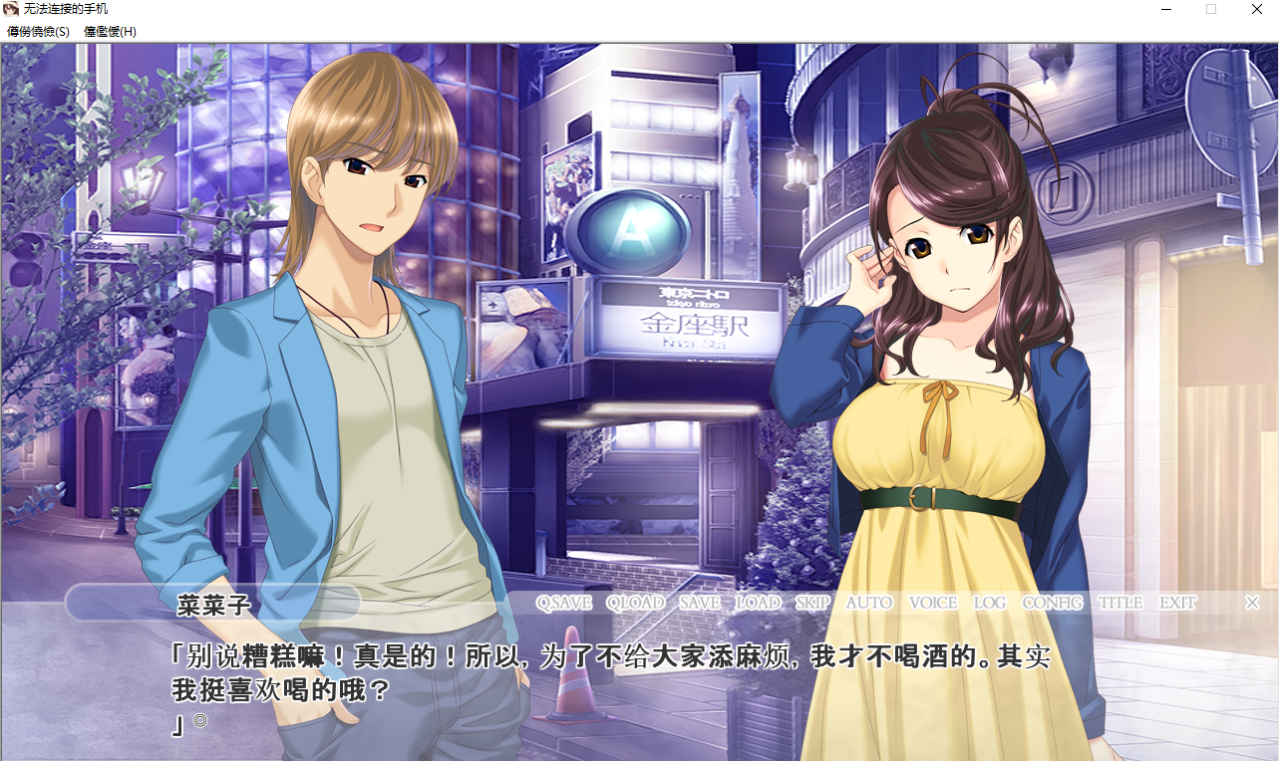Replay the line with VOICE button
Image resolution: width=1280 pixels, height=761 pixels.
[x=933, y=603]
